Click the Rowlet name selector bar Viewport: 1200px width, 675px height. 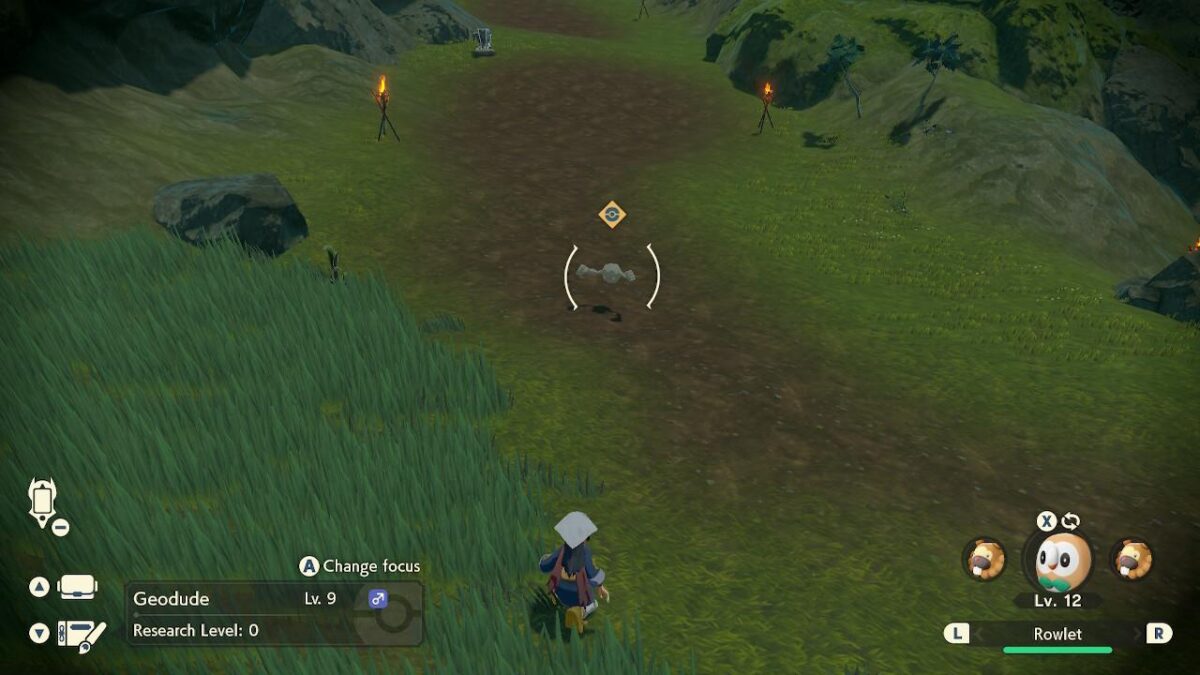pyautogui.click(x=1057, y=633)
